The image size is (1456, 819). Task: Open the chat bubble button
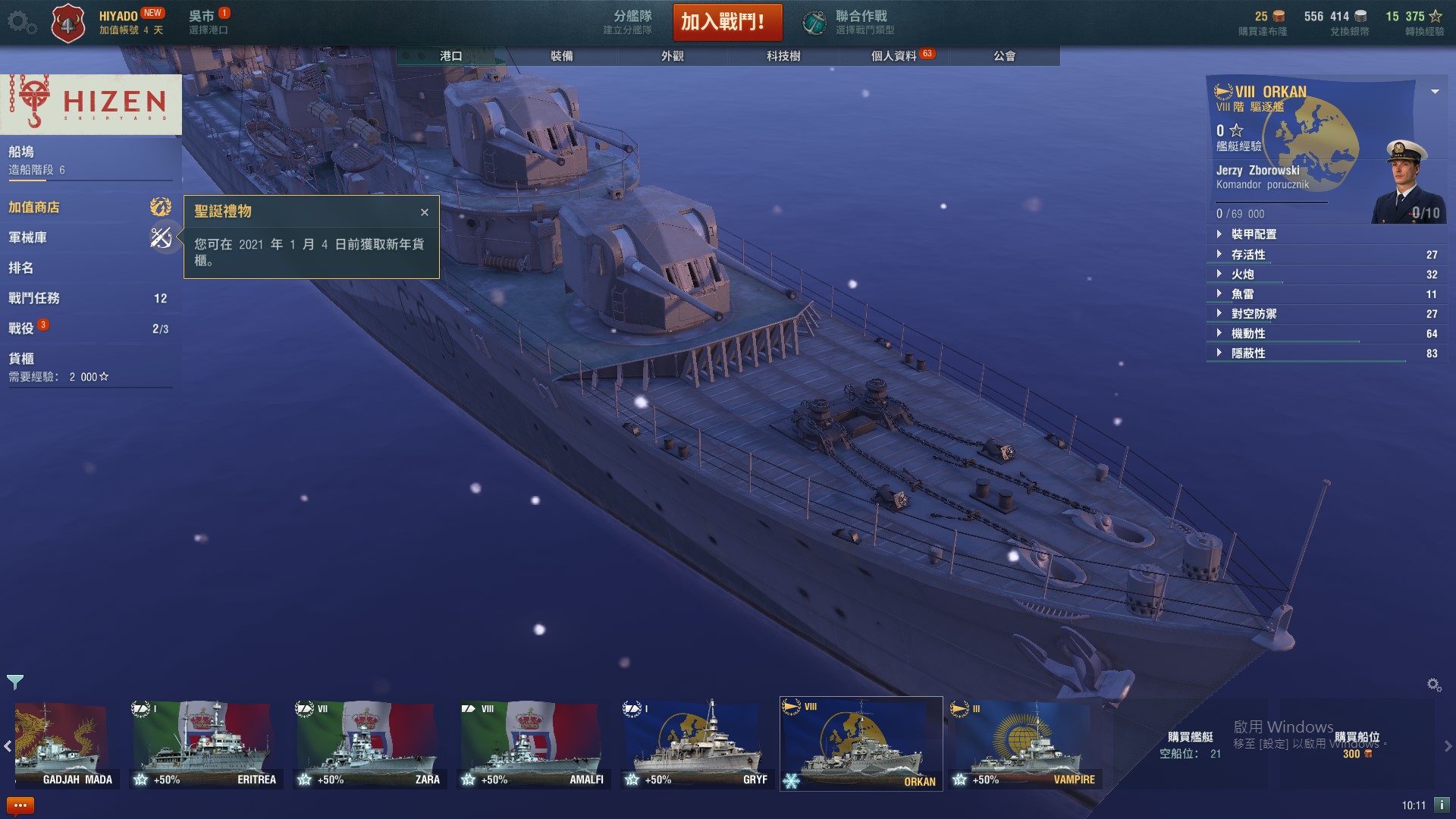pyautogui.click(x=20, y=805)
